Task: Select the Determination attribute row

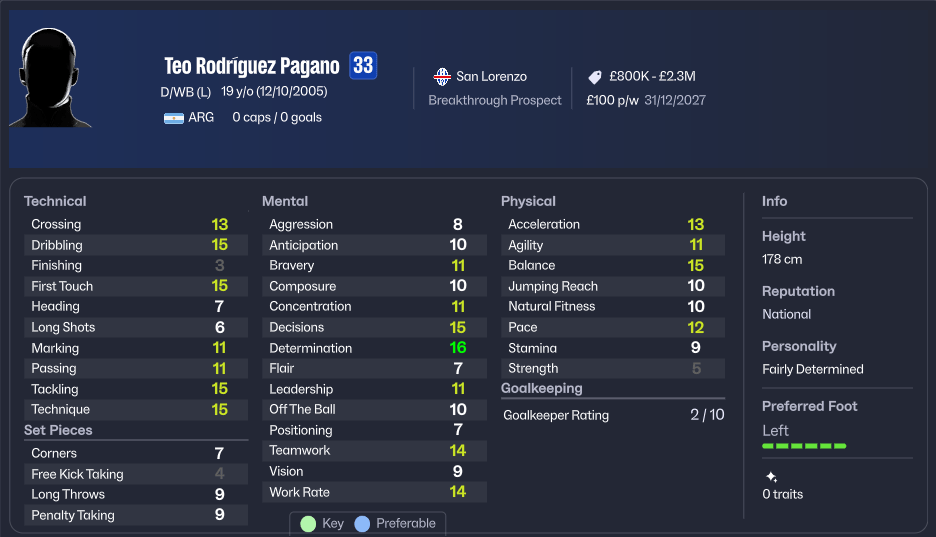Action: [373, 348]
